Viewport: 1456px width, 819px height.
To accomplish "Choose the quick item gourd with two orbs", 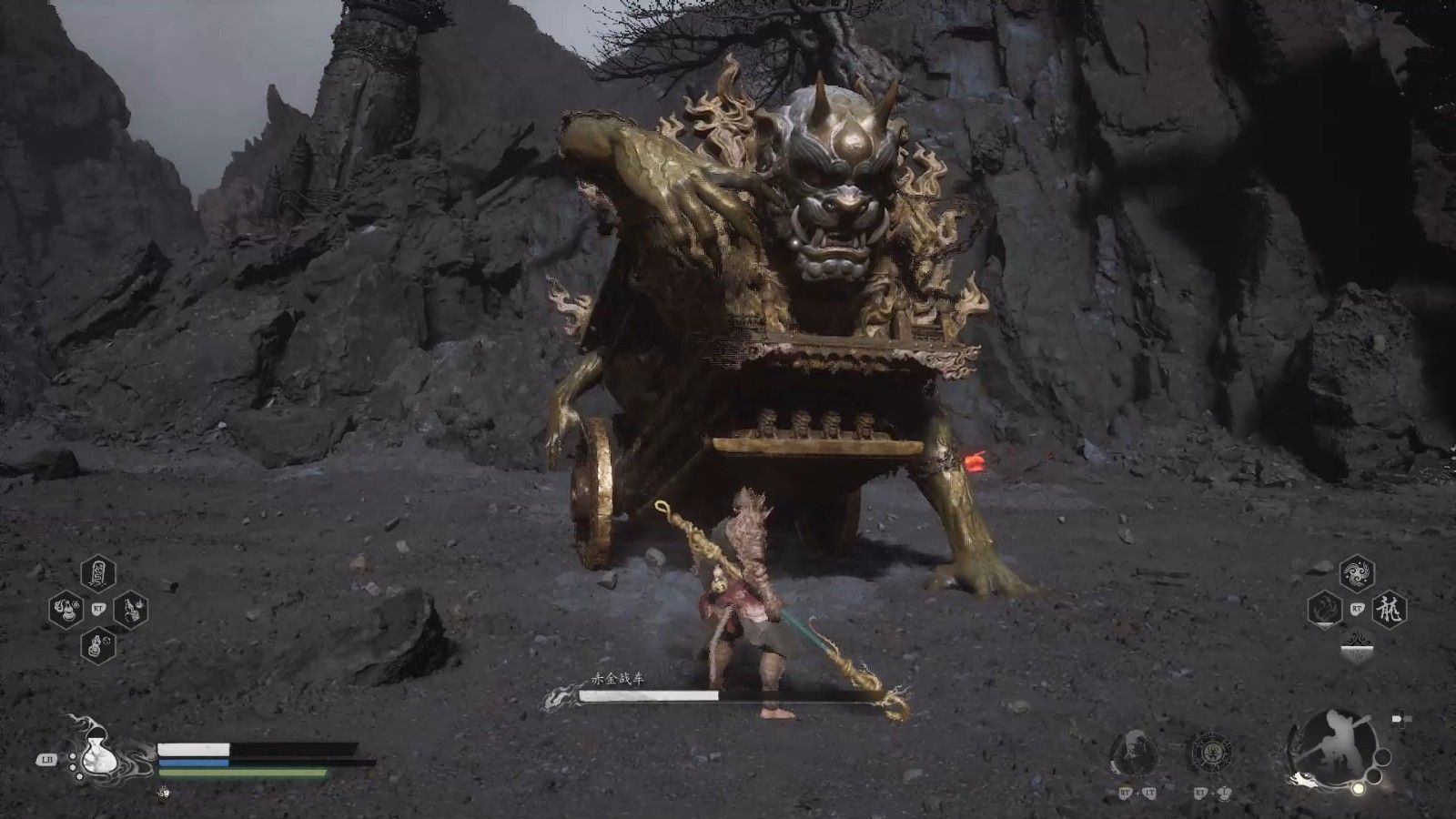I will point(66,610).
